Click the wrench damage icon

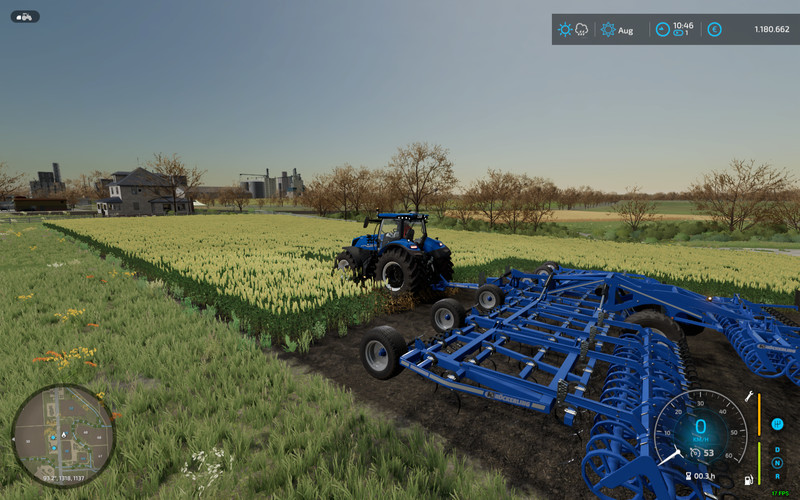pyautogui.click(x=748, y=397)
